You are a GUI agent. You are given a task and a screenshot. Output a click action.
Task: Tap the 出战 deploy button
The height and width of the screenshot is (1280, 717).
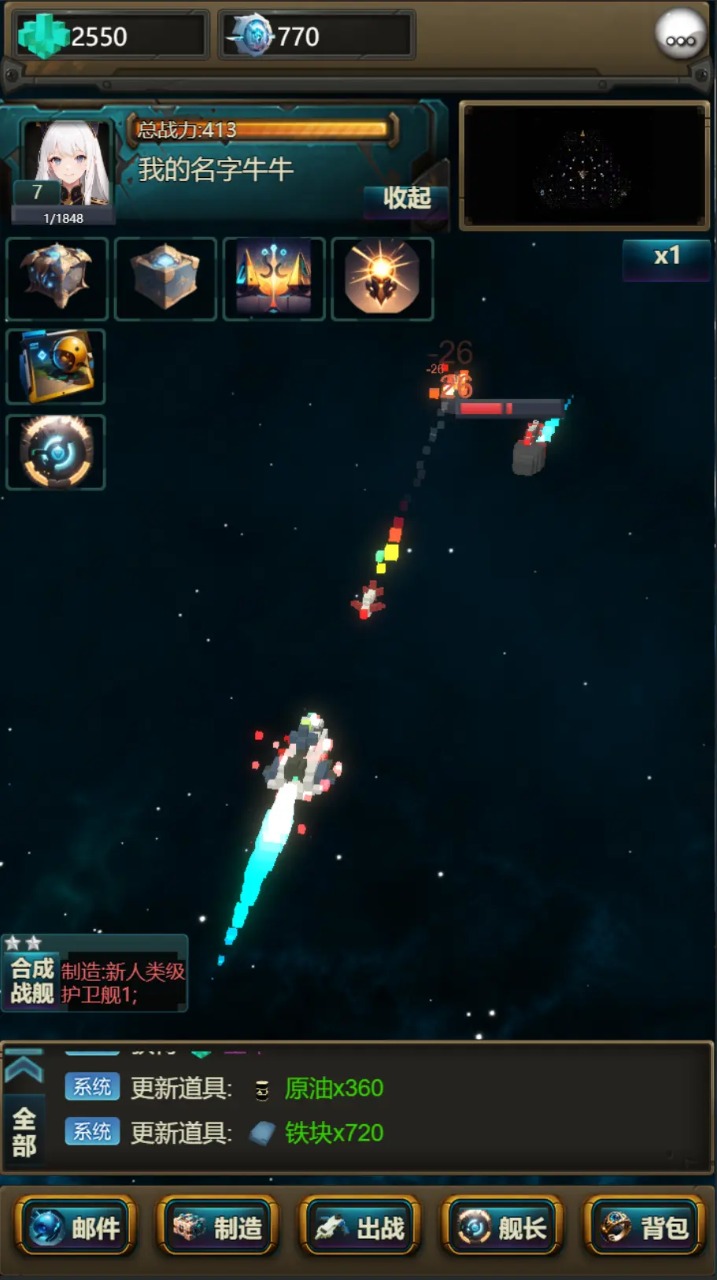(x=360, y=1226)
